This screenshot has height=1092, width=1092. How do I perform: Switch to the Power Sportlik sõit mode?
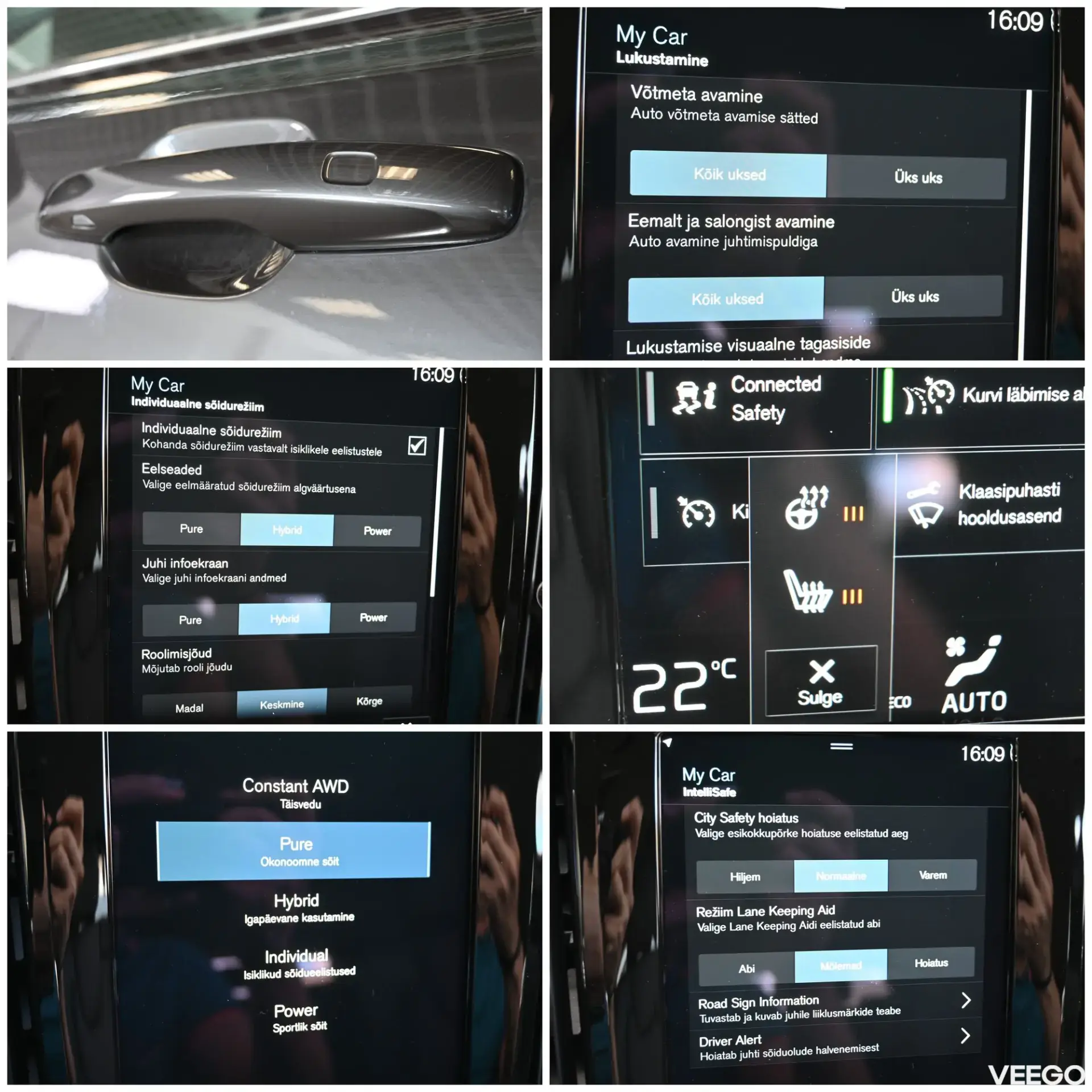(297, 1017)
